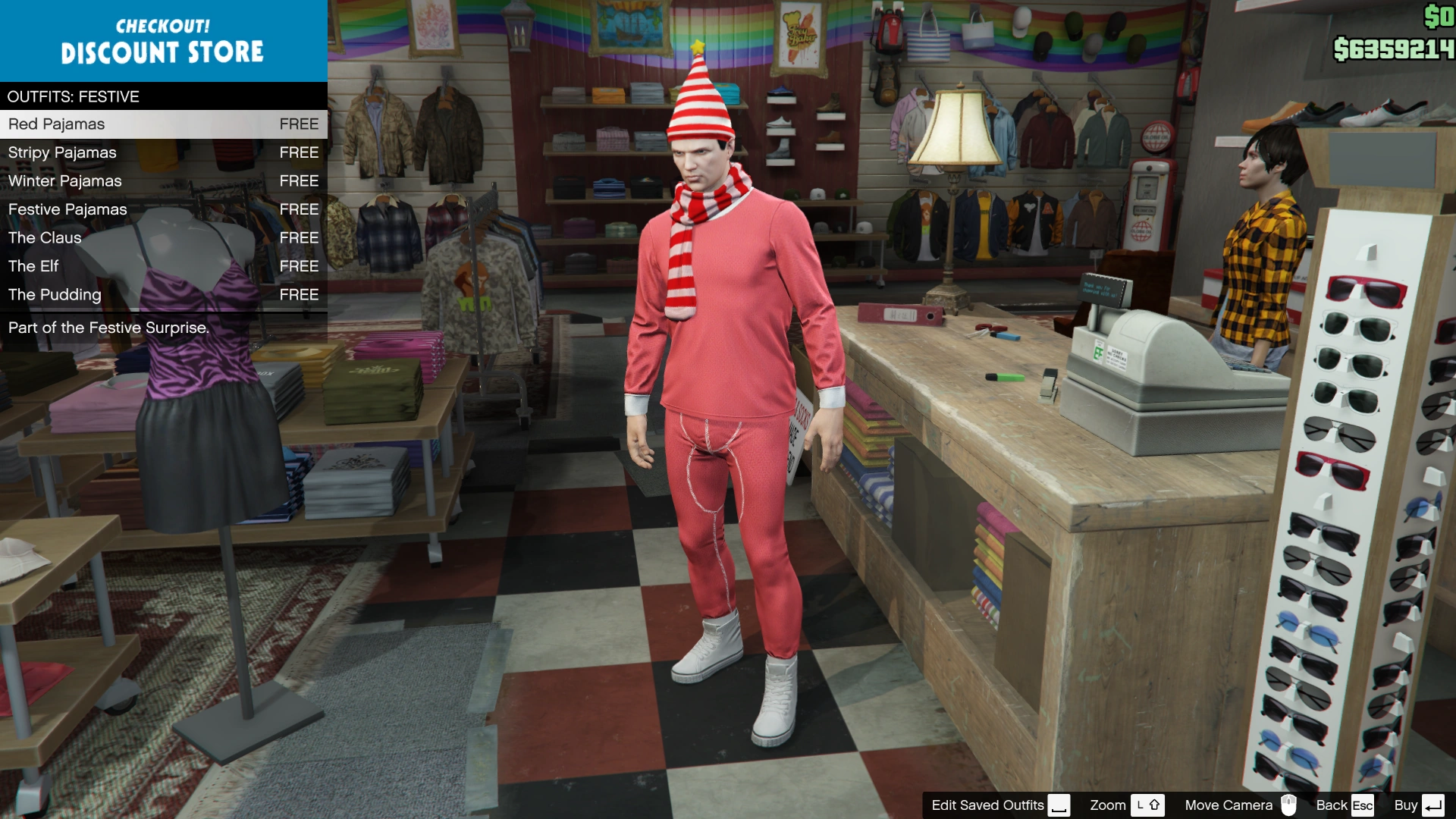Click Edit Saved Outfits
The width and height of the screenshot is (1456, 819).
click(x=988, y=805)
